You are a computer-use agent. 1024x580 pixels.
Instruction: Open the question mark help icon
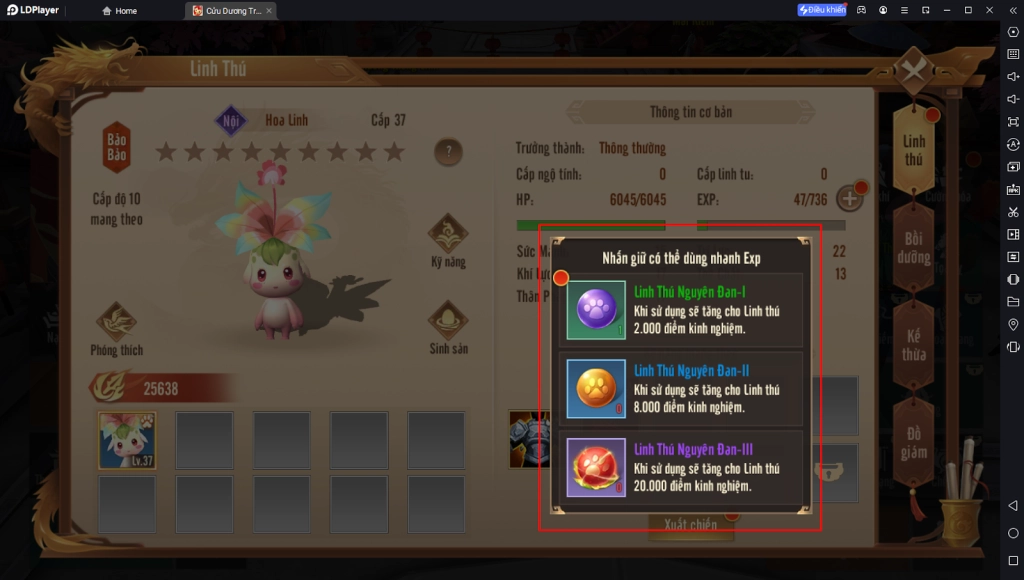(x=448, y=153)
